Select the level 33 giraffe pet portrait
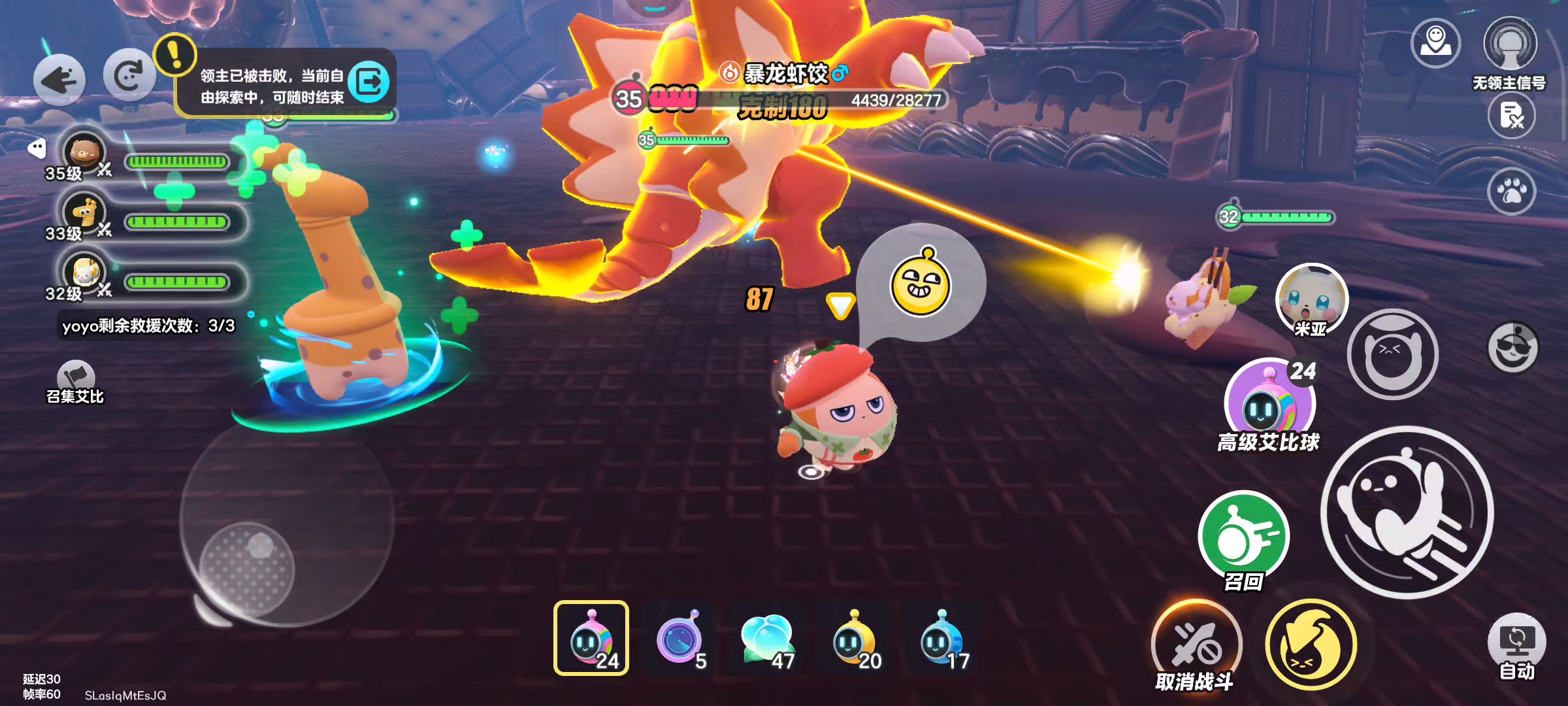1568x706 pixels. [84, 212]
